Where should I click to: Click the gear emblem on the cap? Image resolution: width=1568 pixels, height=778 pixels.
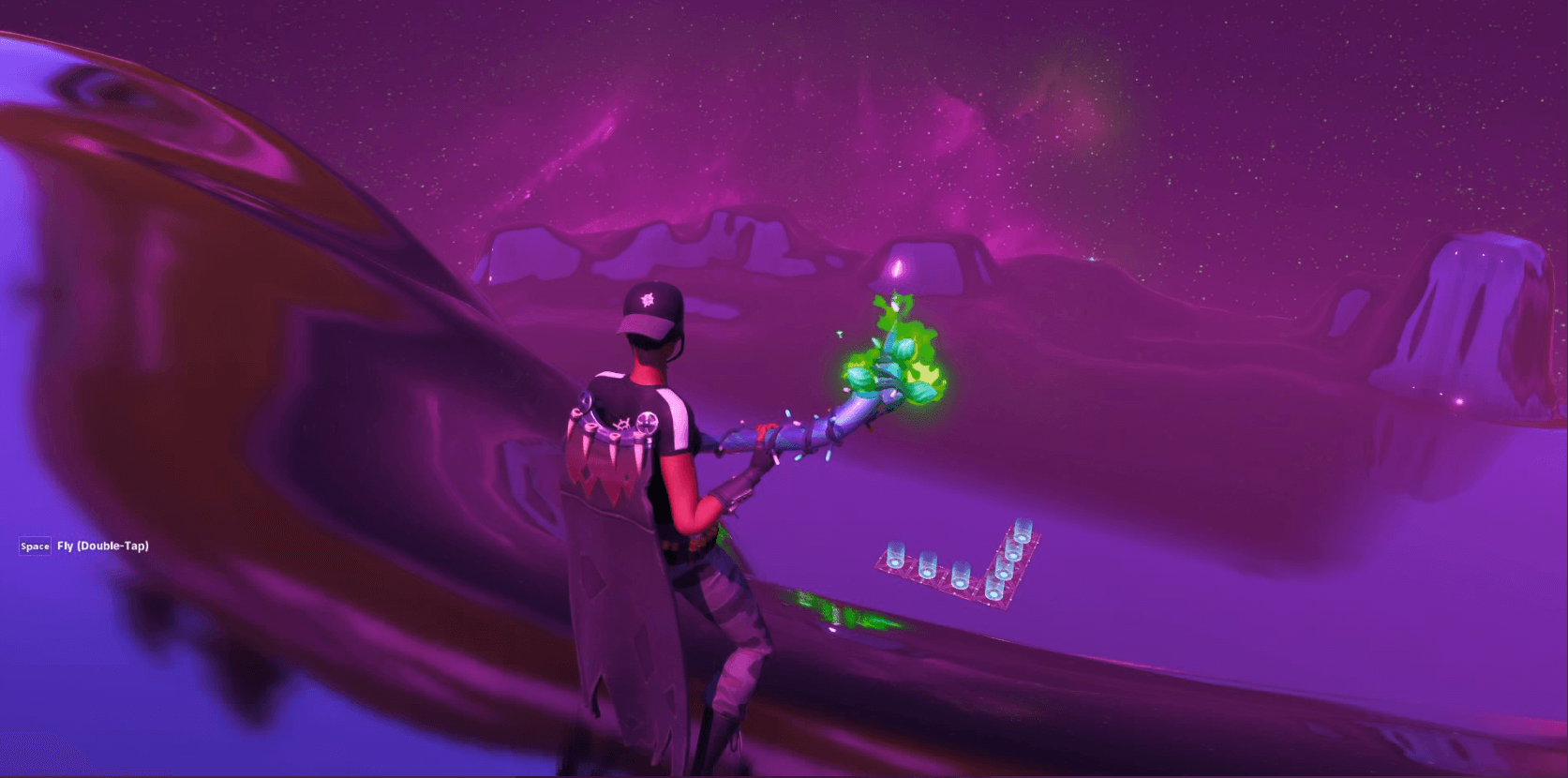click(x=648, y=302)
